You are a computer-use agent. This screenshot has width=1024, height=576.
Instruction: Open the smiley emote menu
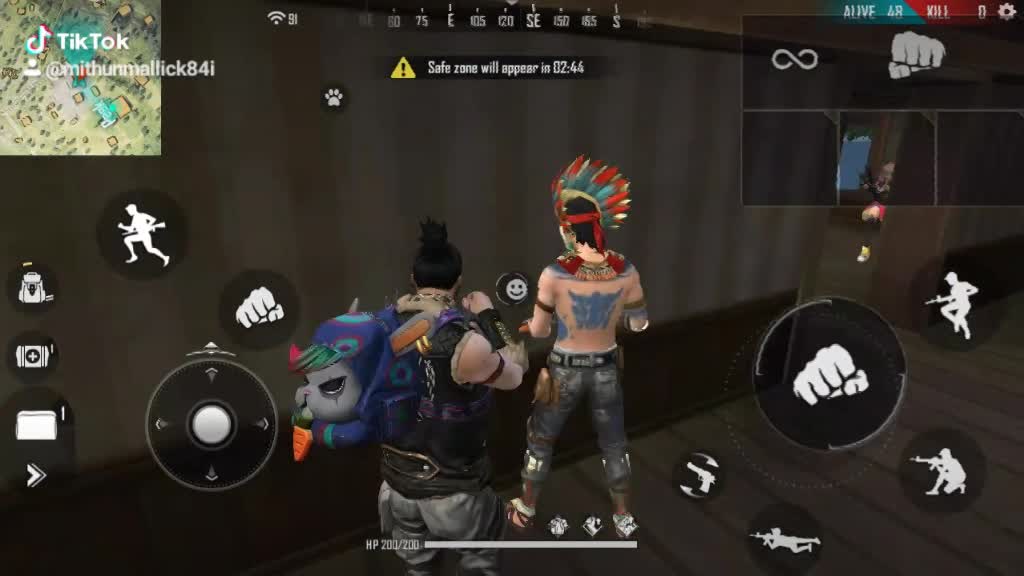pos(515,289)
